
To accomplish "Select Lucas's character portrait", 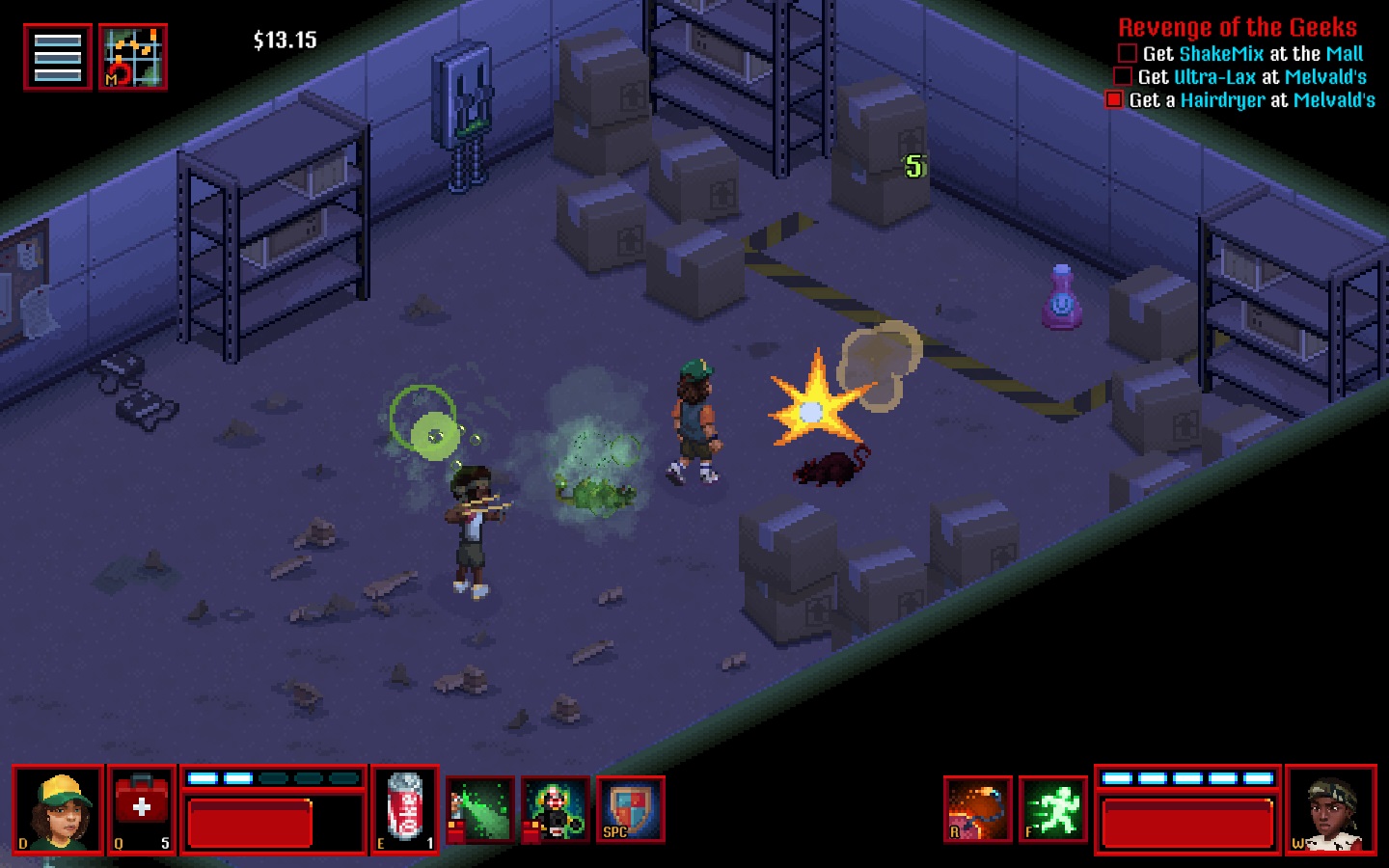I will (x=1331, y=810).
